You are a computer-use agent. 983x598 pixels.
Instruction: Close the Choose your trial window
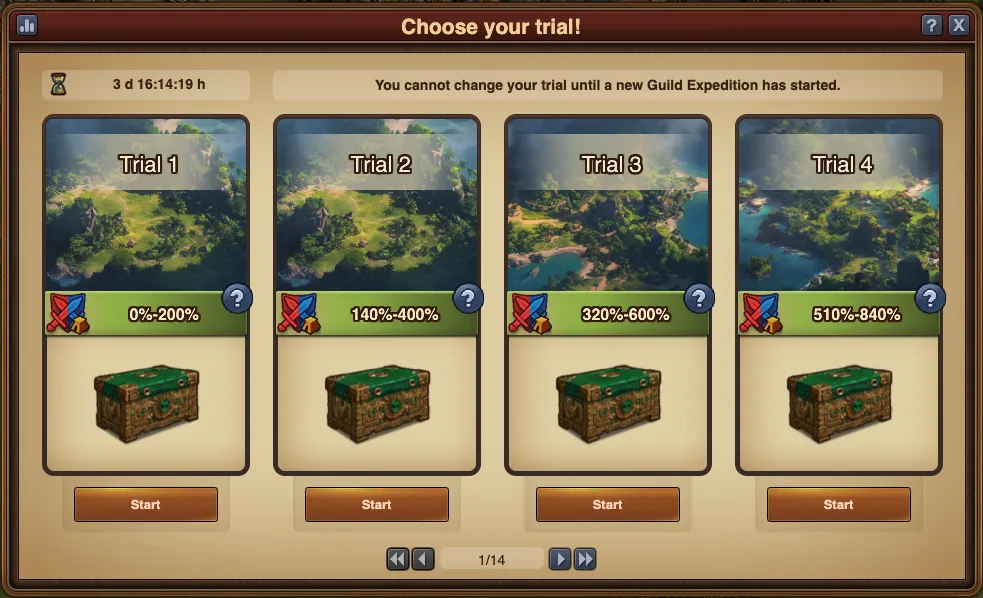point(958,26)
